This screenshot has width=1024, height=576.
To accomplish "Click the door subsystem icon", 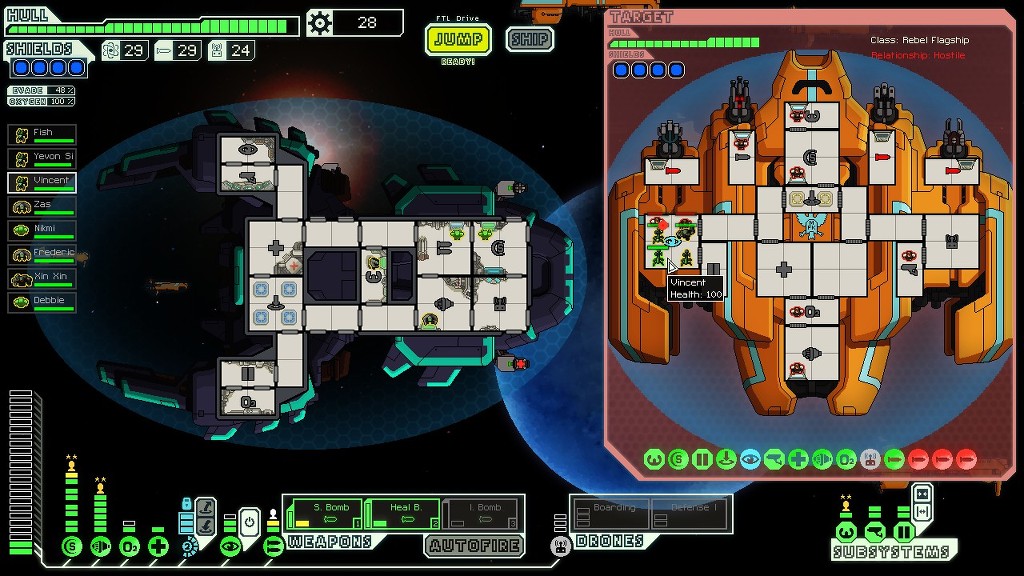I will pos(904,531).
